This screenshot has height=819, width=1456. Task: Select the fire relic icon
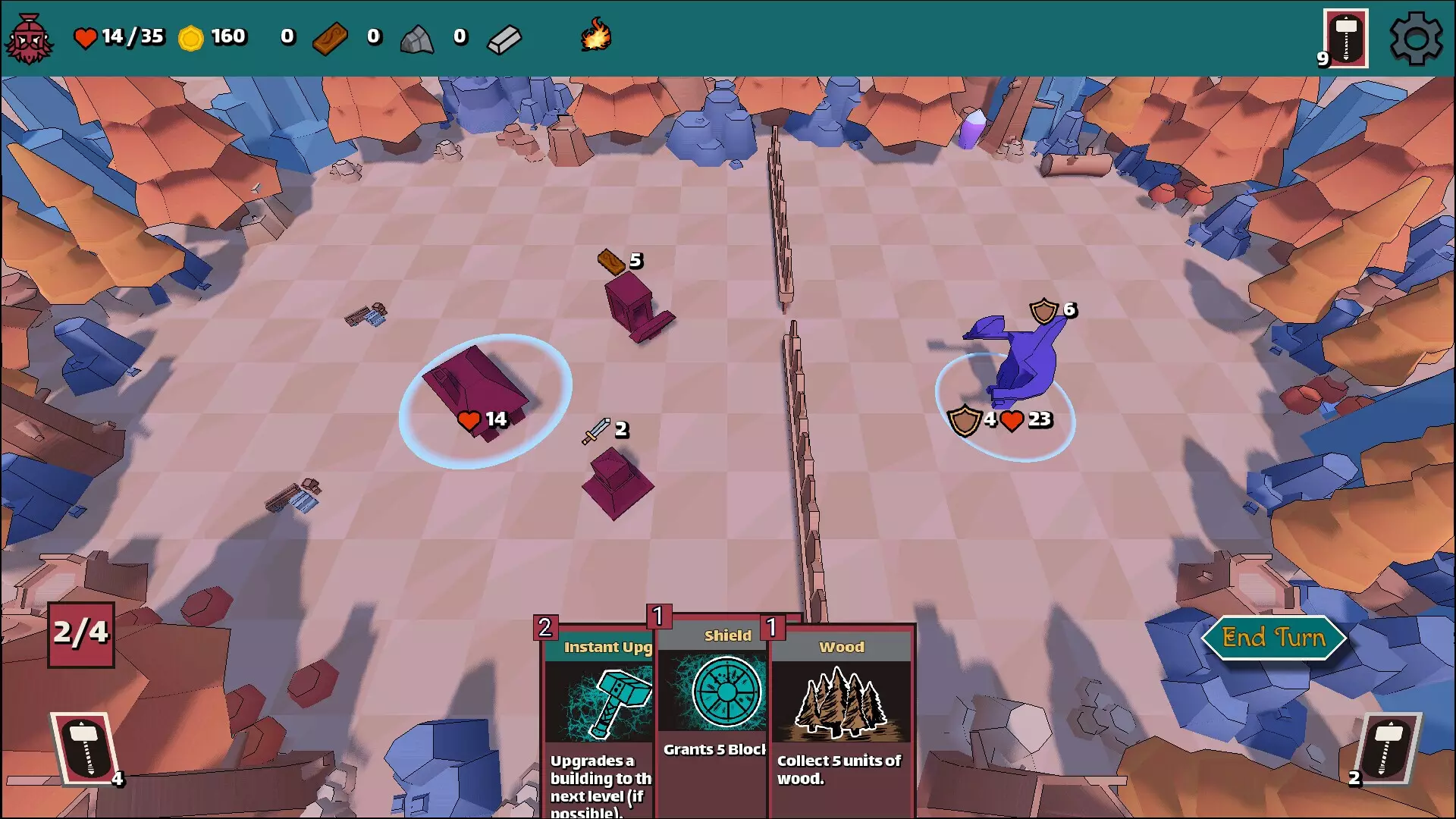coord(596,36)
